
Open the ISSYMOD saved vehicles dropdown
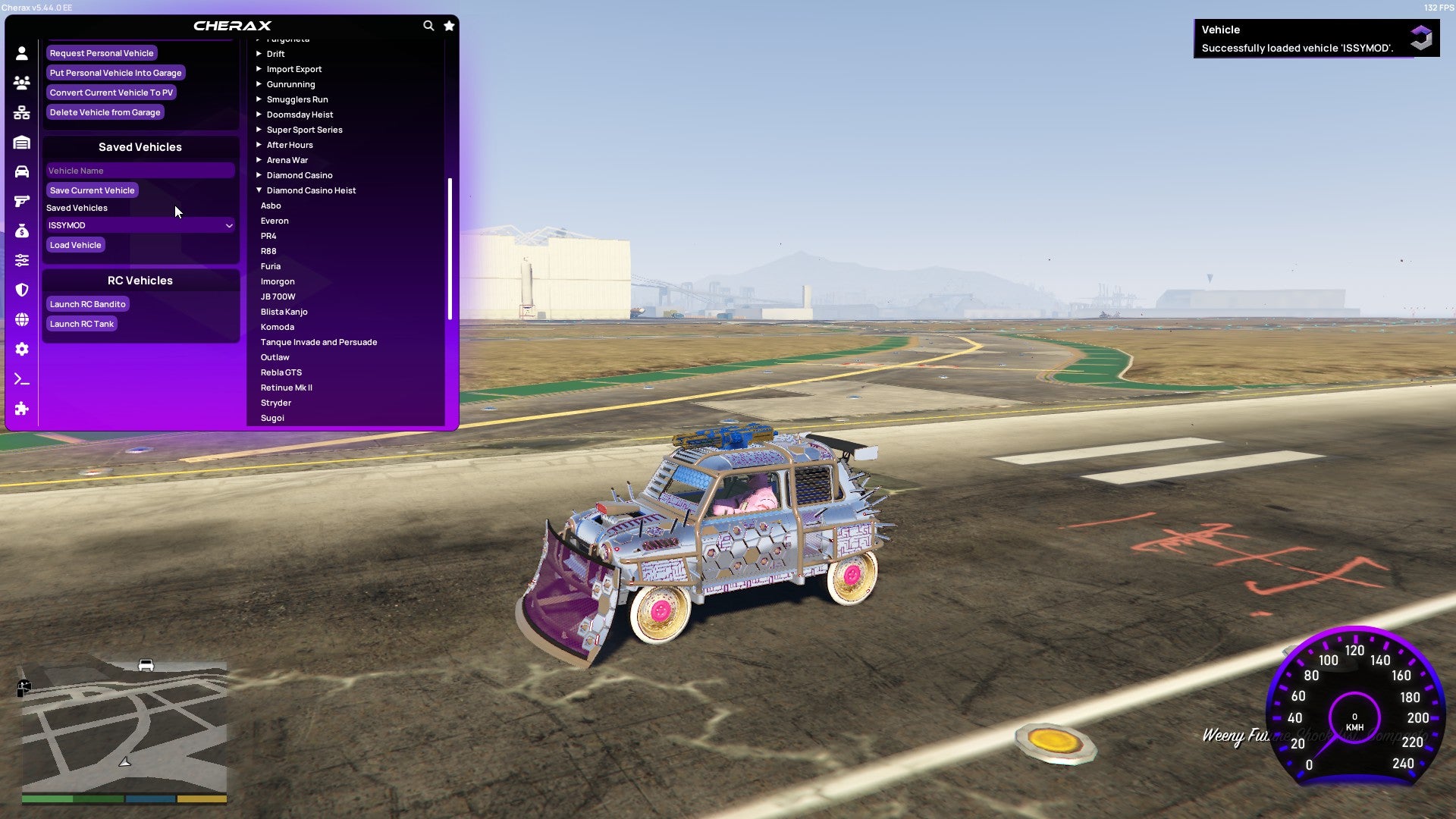[x=140, y=225]
